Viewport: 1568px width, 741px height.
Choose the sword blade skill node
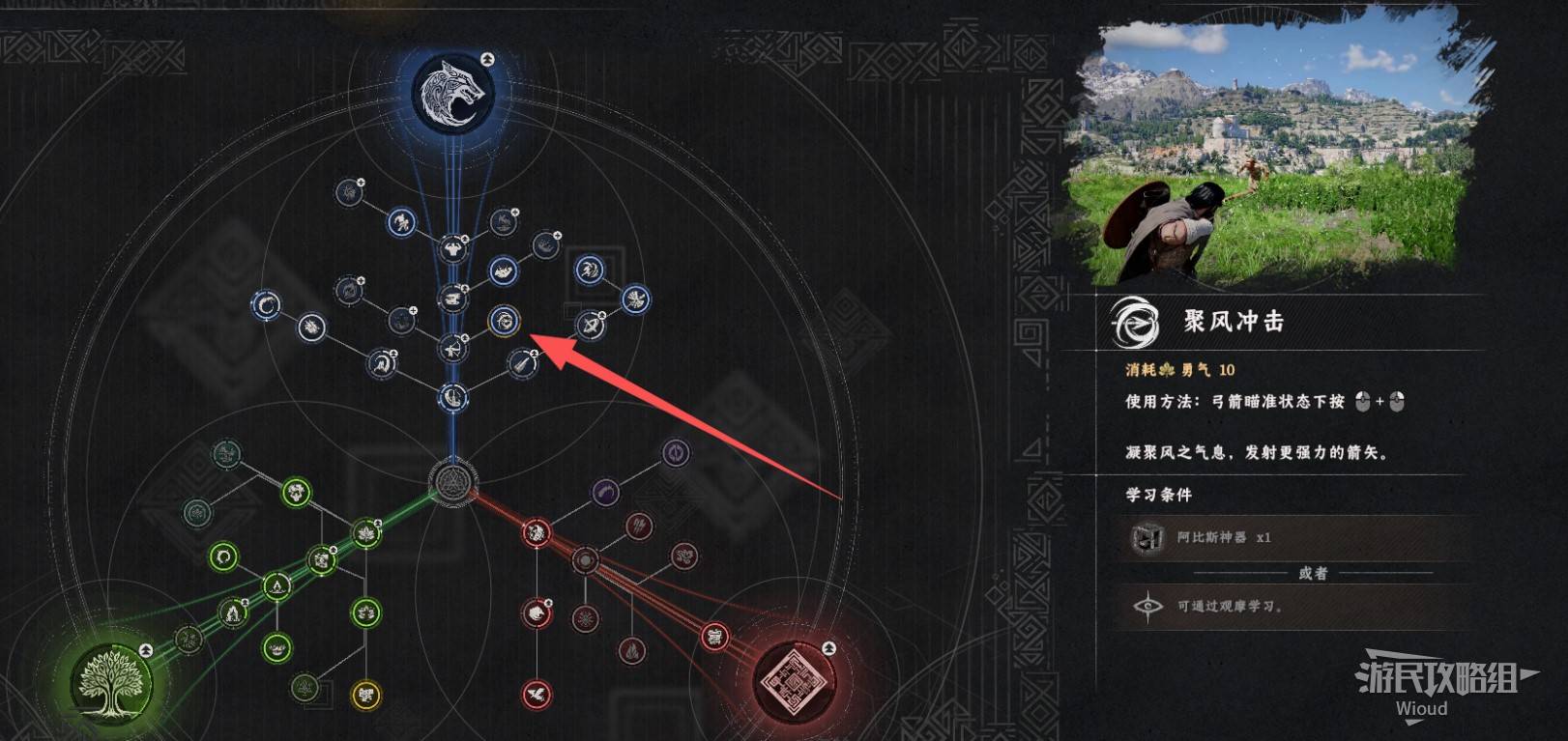[x=522, y=364]
